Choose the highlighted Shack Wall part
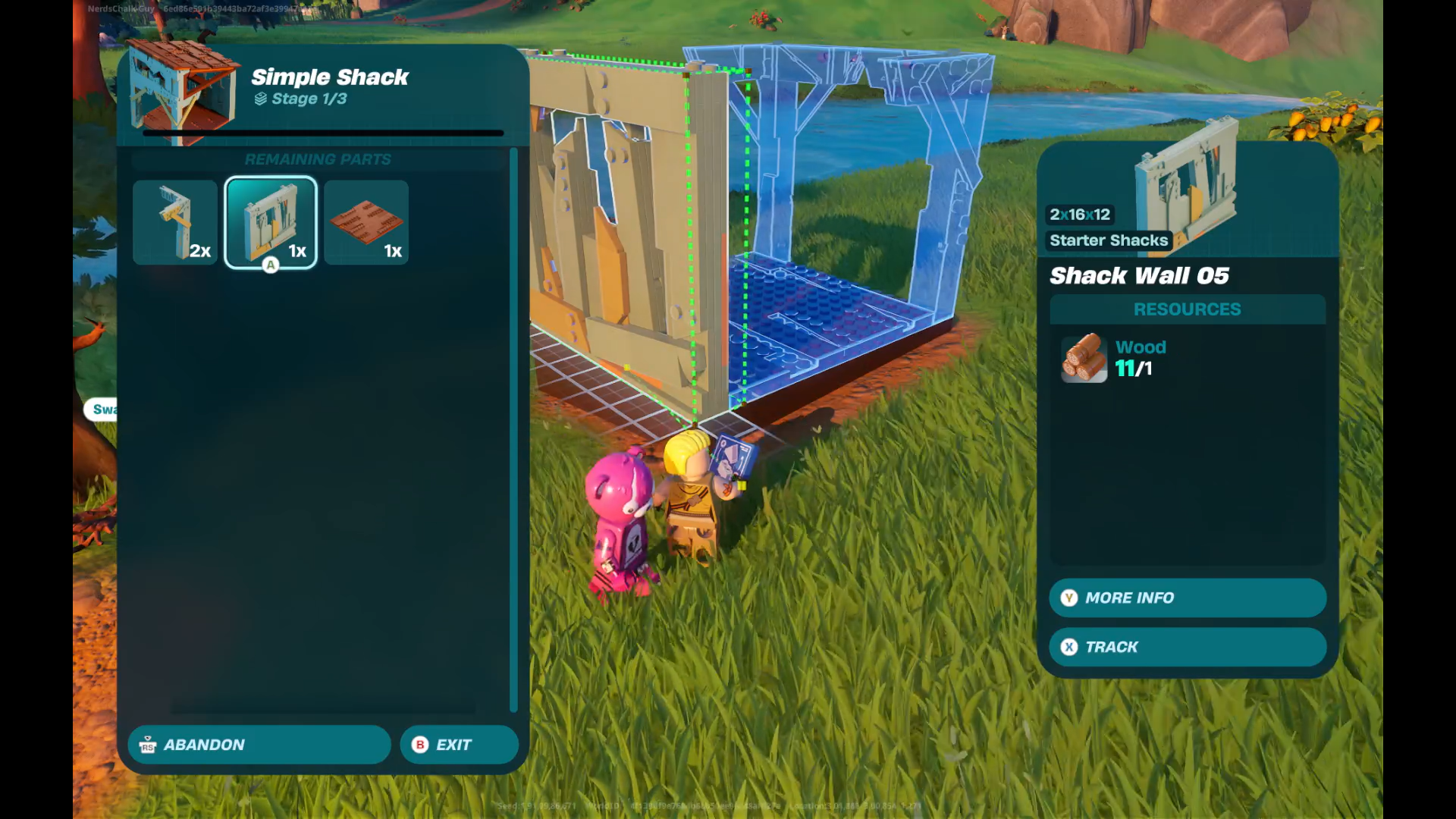This screenshot has height=819, width=1456. [x=271, y=222]
